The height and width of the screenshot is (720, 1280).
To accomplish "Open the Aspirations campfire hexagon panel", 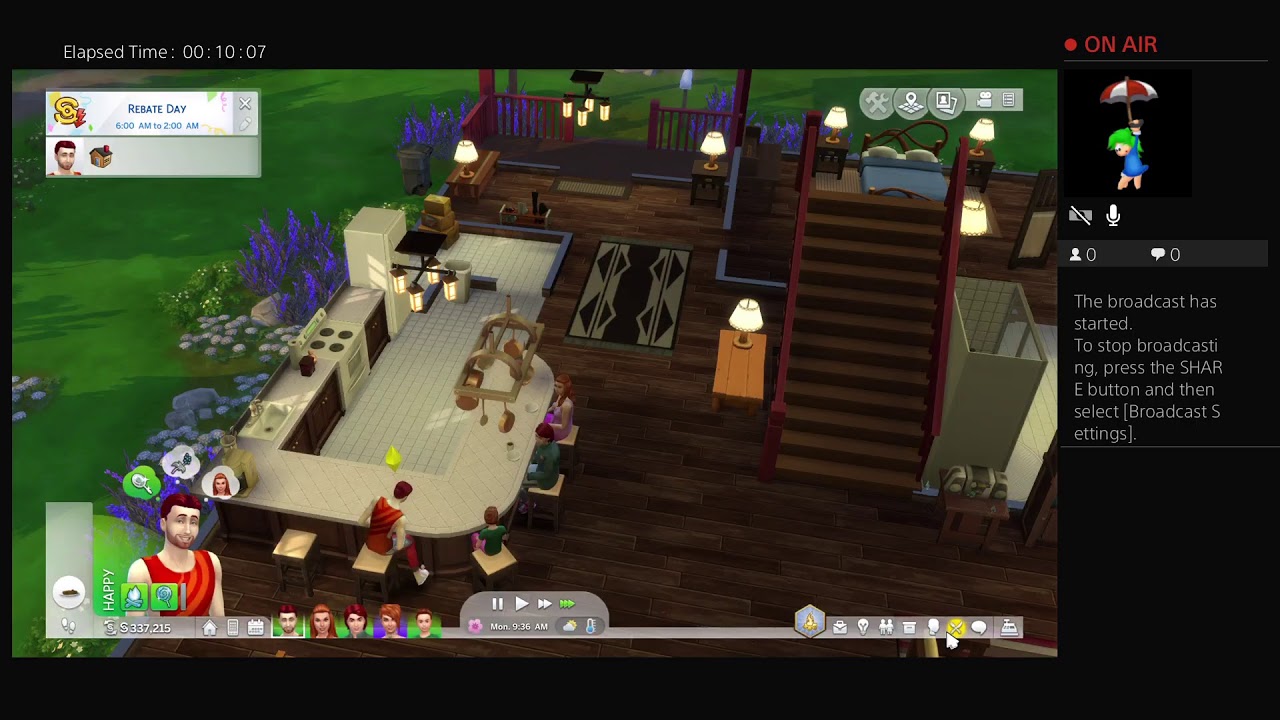I will point(810,623).
